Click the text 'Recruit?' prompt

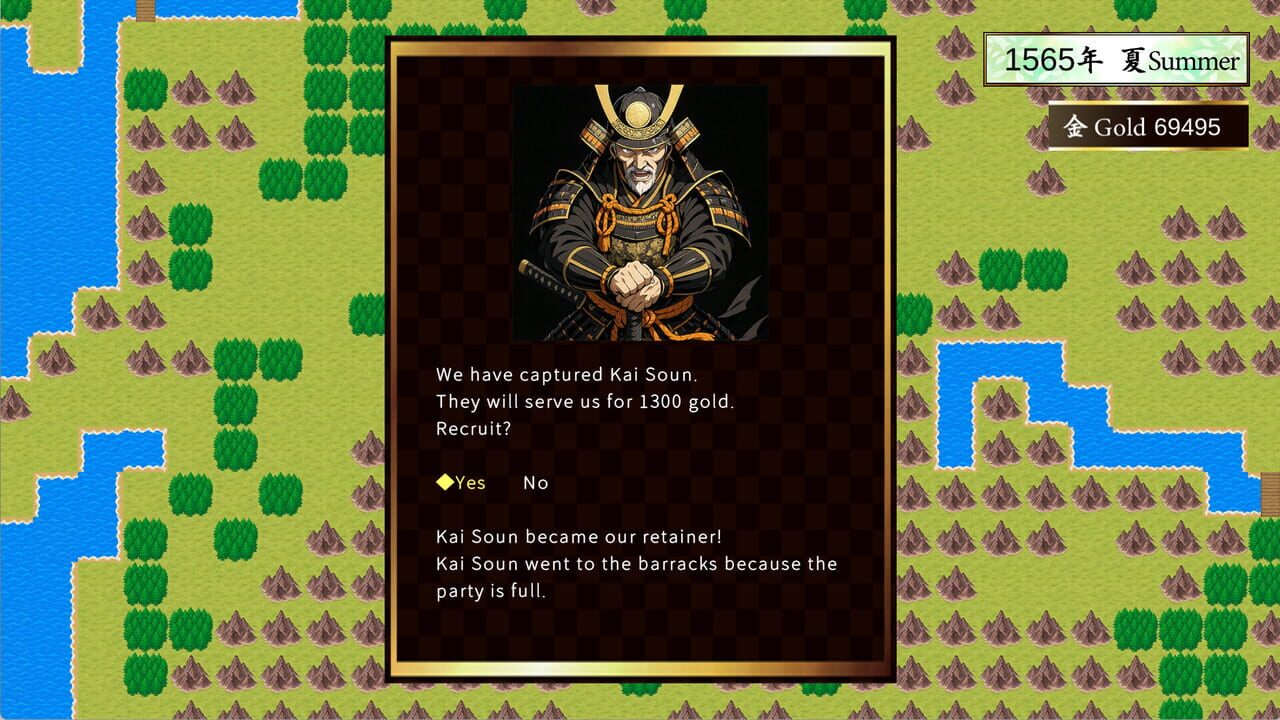(472, 429)
